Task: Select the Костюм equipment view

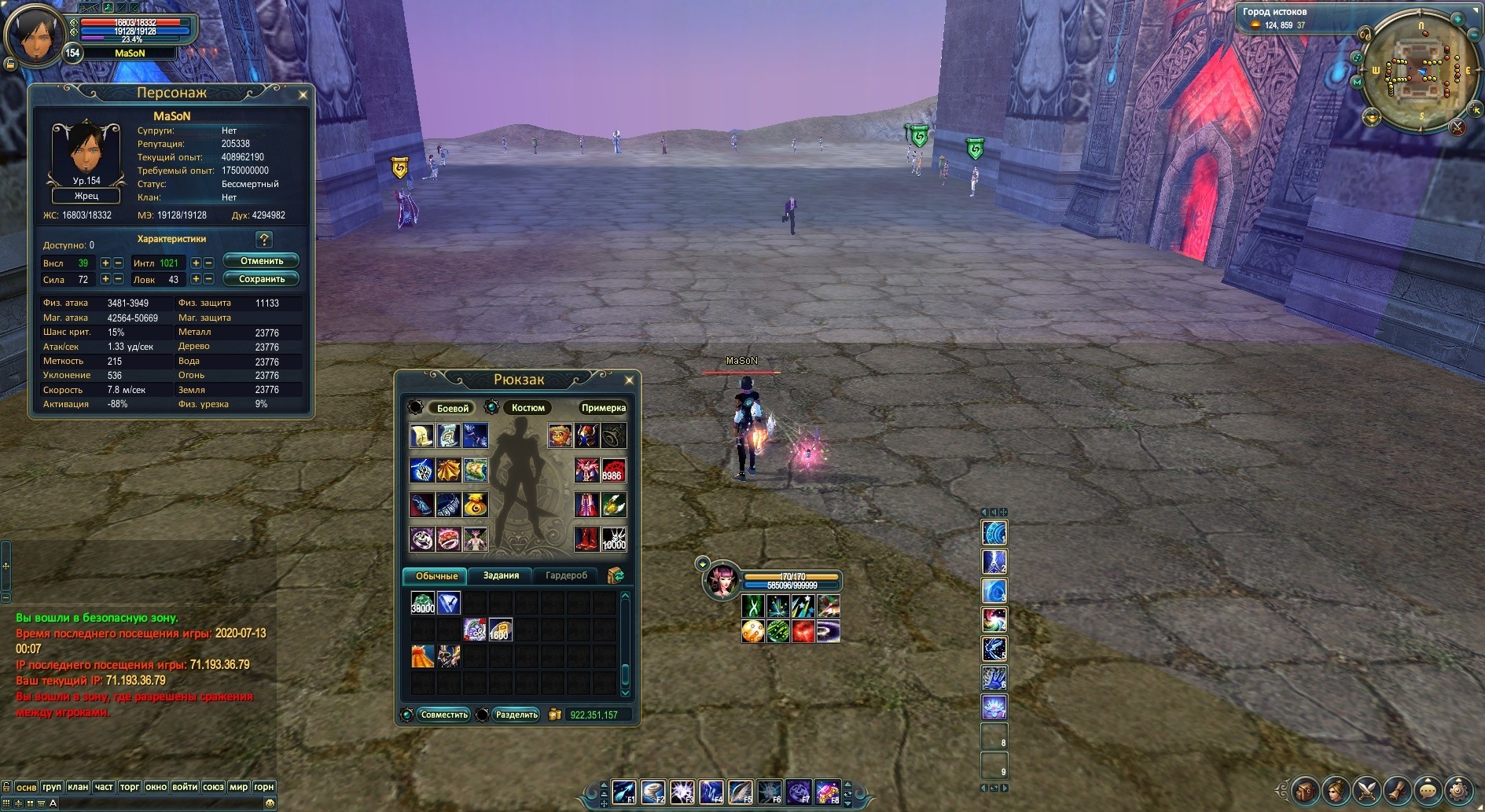Action: click(x=527, y=408)
